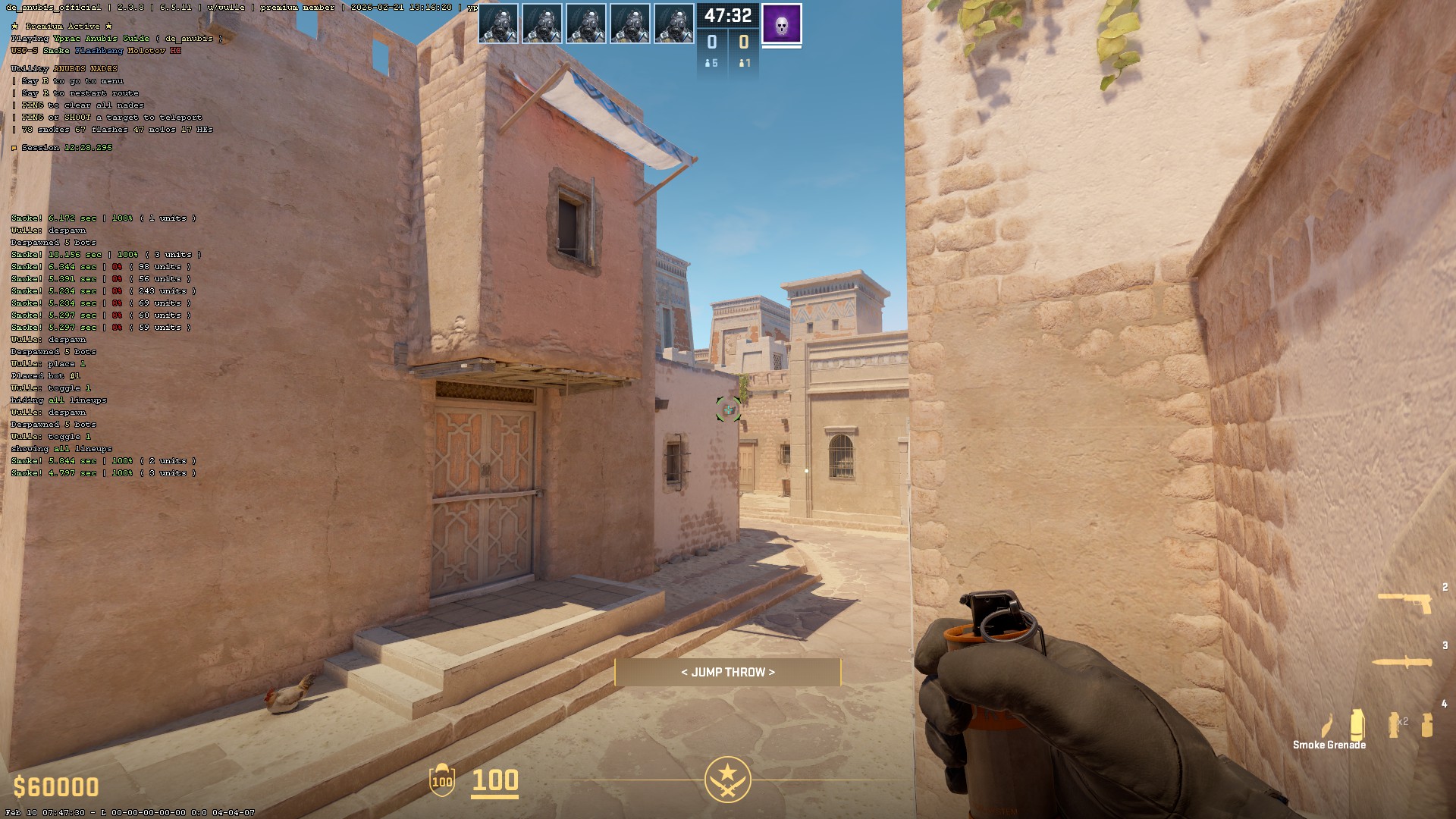Image resolution: width=1456 pixels, height=819 pixels.
Task: Select the knife icon in slot 3
Action: tap(1401, 662)
